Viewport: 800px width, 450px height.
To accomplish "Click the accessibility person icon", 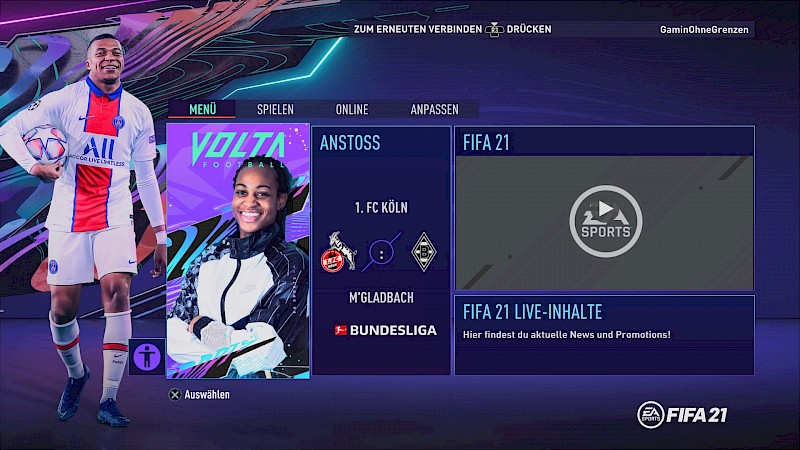I will (x=147, y=356).
